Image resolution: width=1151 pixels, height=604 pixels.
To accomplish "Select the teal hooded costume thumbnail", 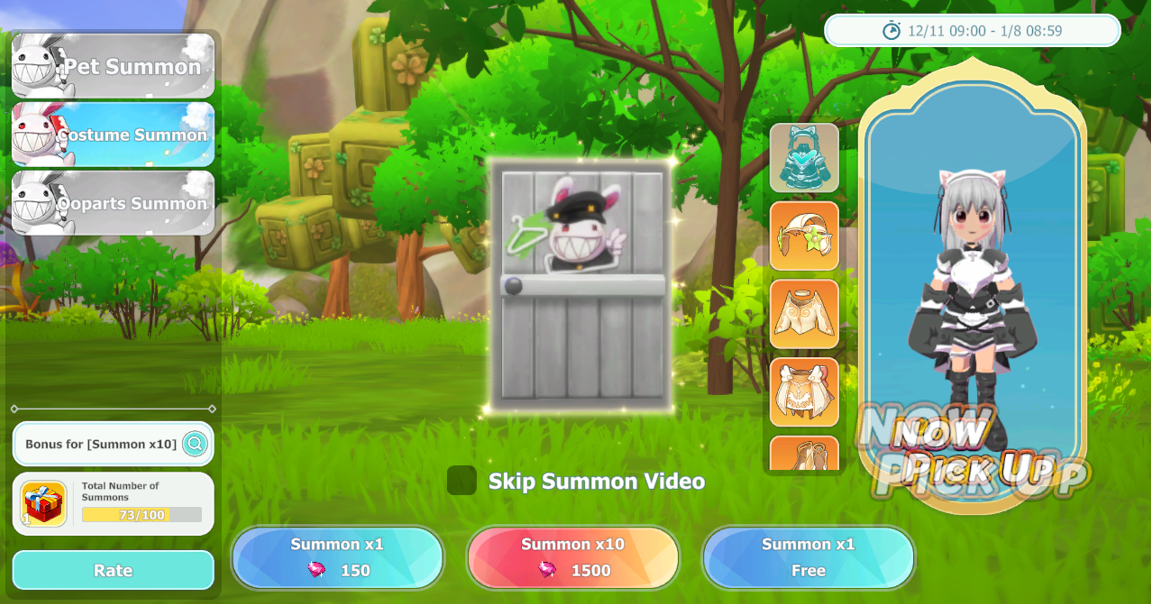I will coord(804,158).
